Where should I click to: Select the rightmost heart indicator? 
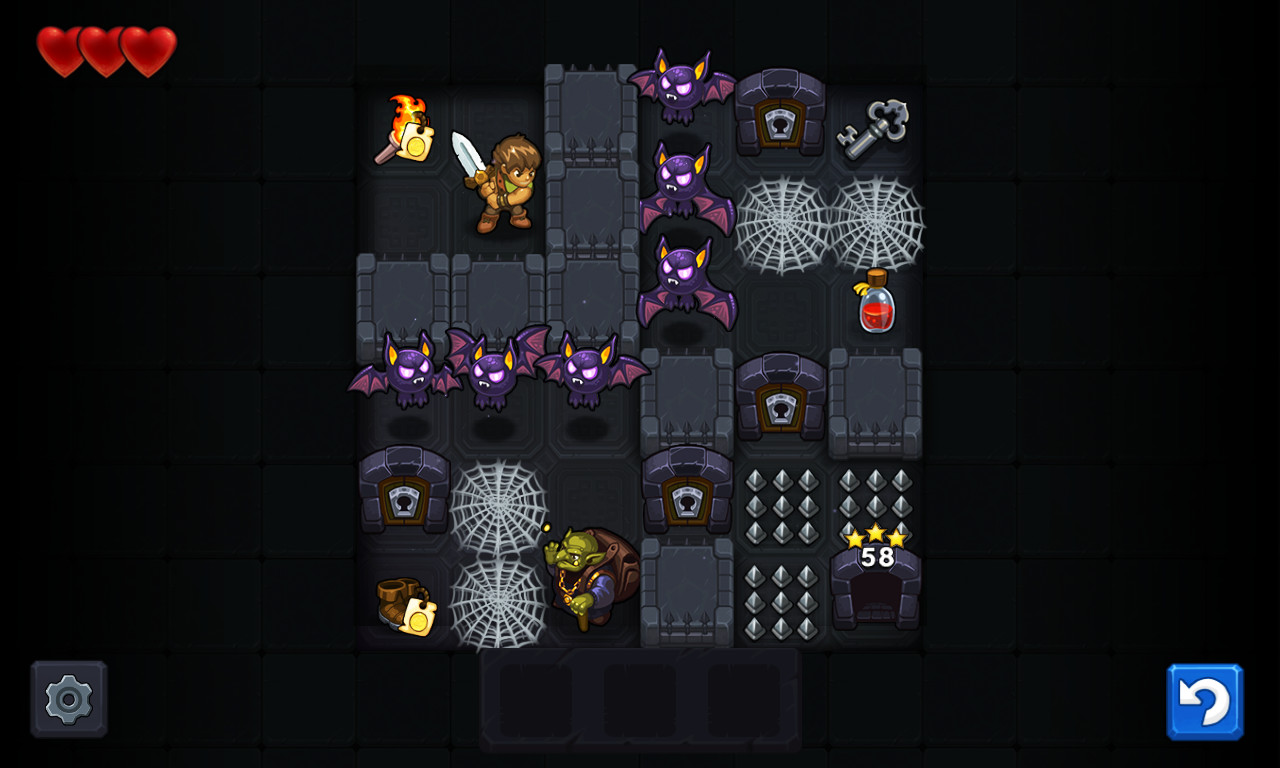(146, 48)
